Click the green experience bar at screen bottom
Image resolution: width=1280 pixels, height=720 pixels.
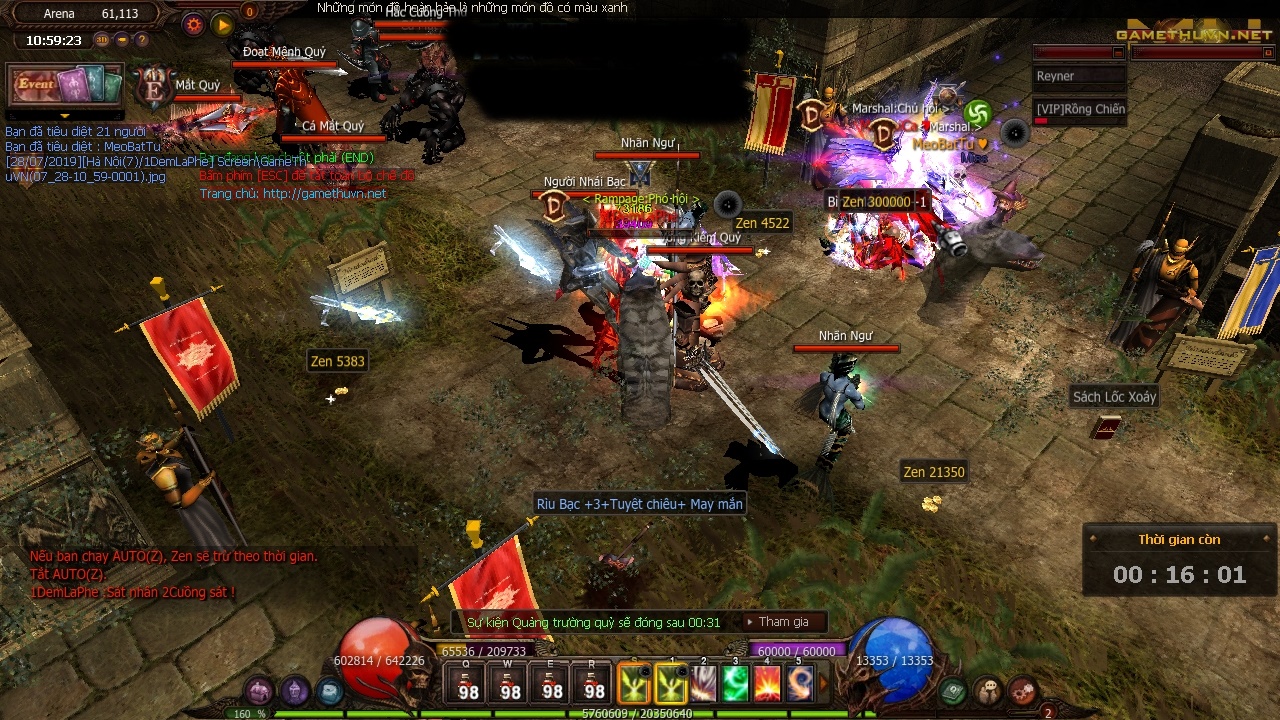[x=640, y=714]
